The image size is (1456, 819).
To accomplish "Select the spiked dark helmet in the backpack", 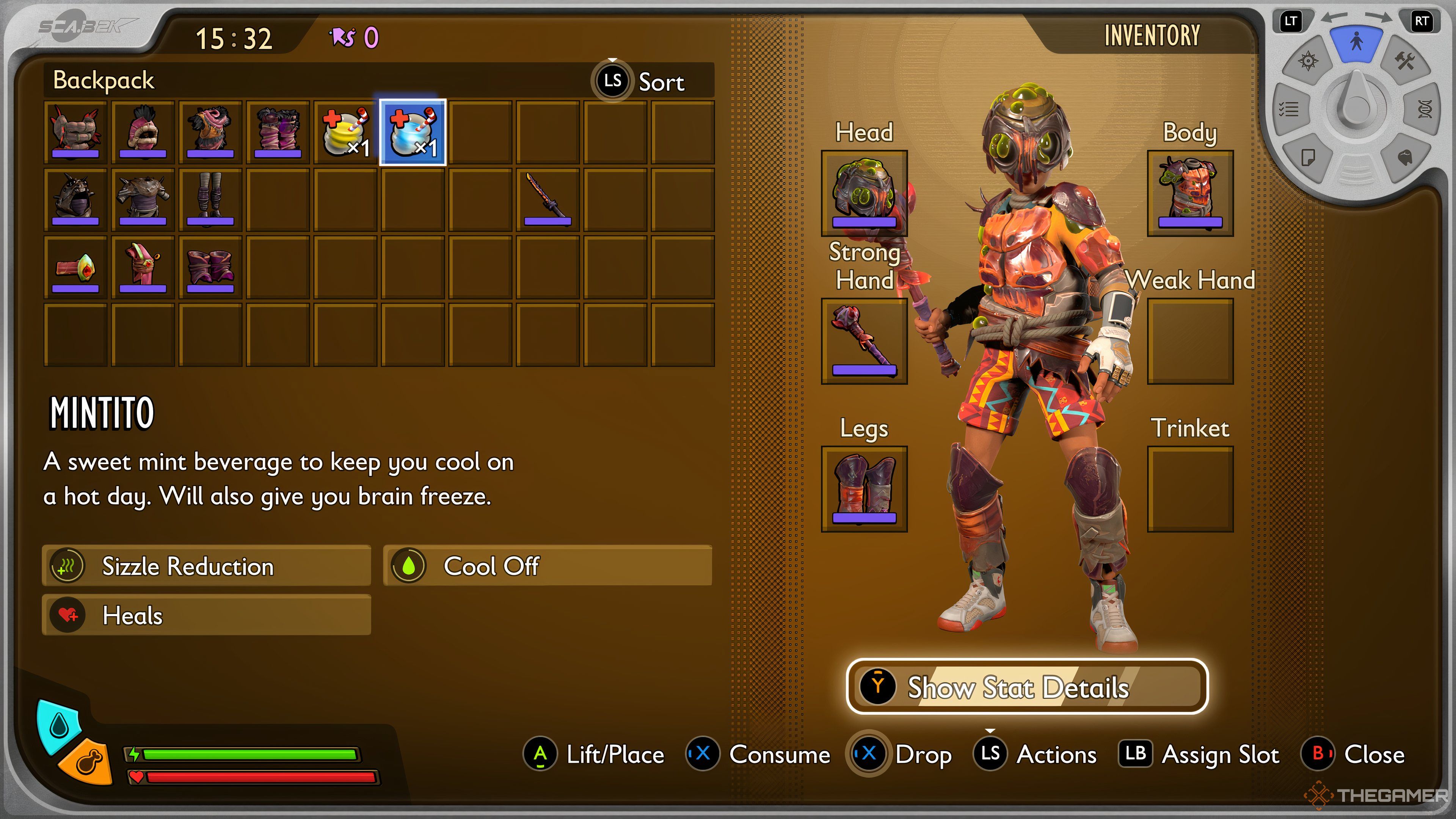I will 75,199.
